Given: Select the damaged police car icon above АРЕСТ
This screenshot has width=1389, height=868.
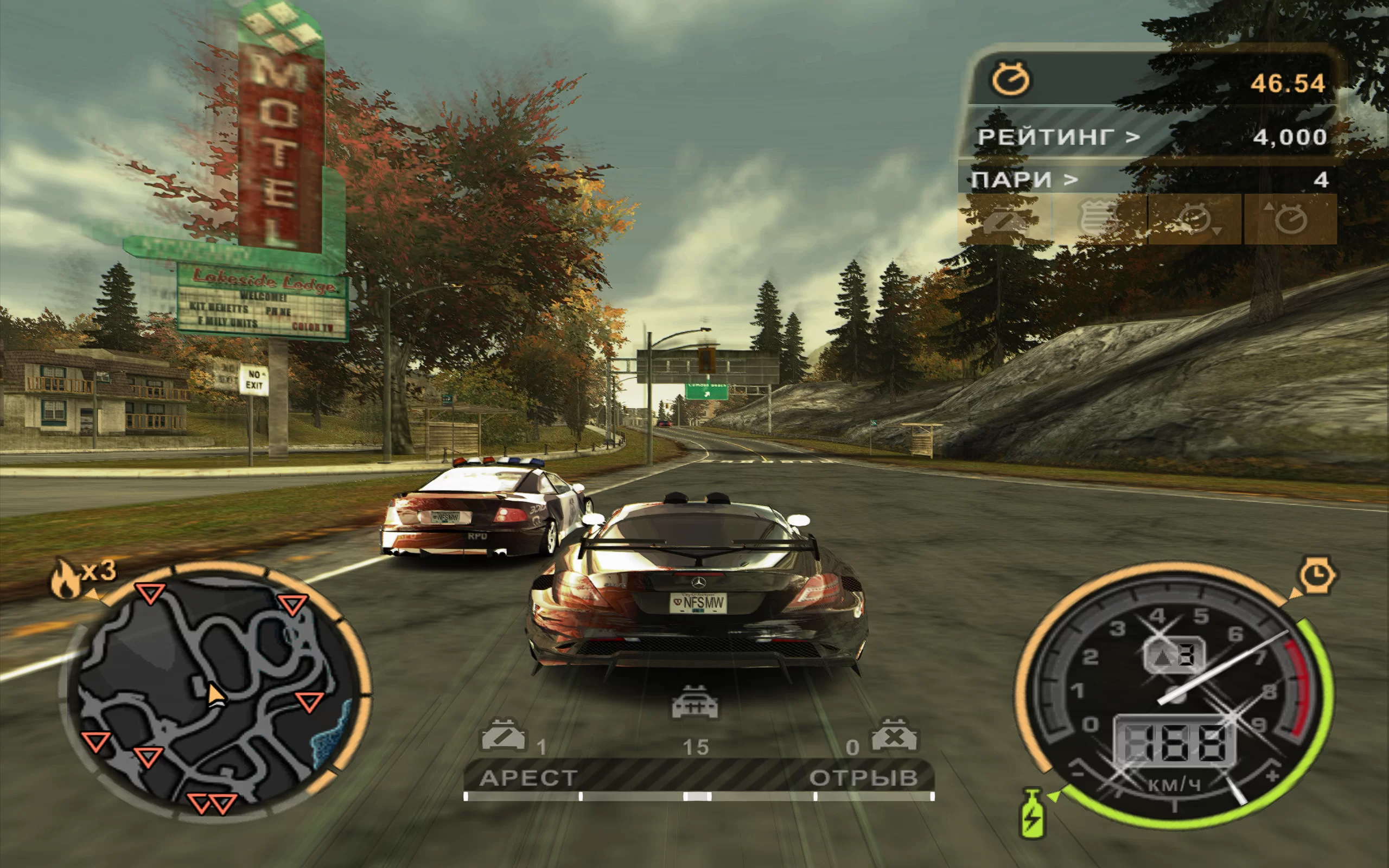Looking at the screenshot, I should [x=503, y=736].
